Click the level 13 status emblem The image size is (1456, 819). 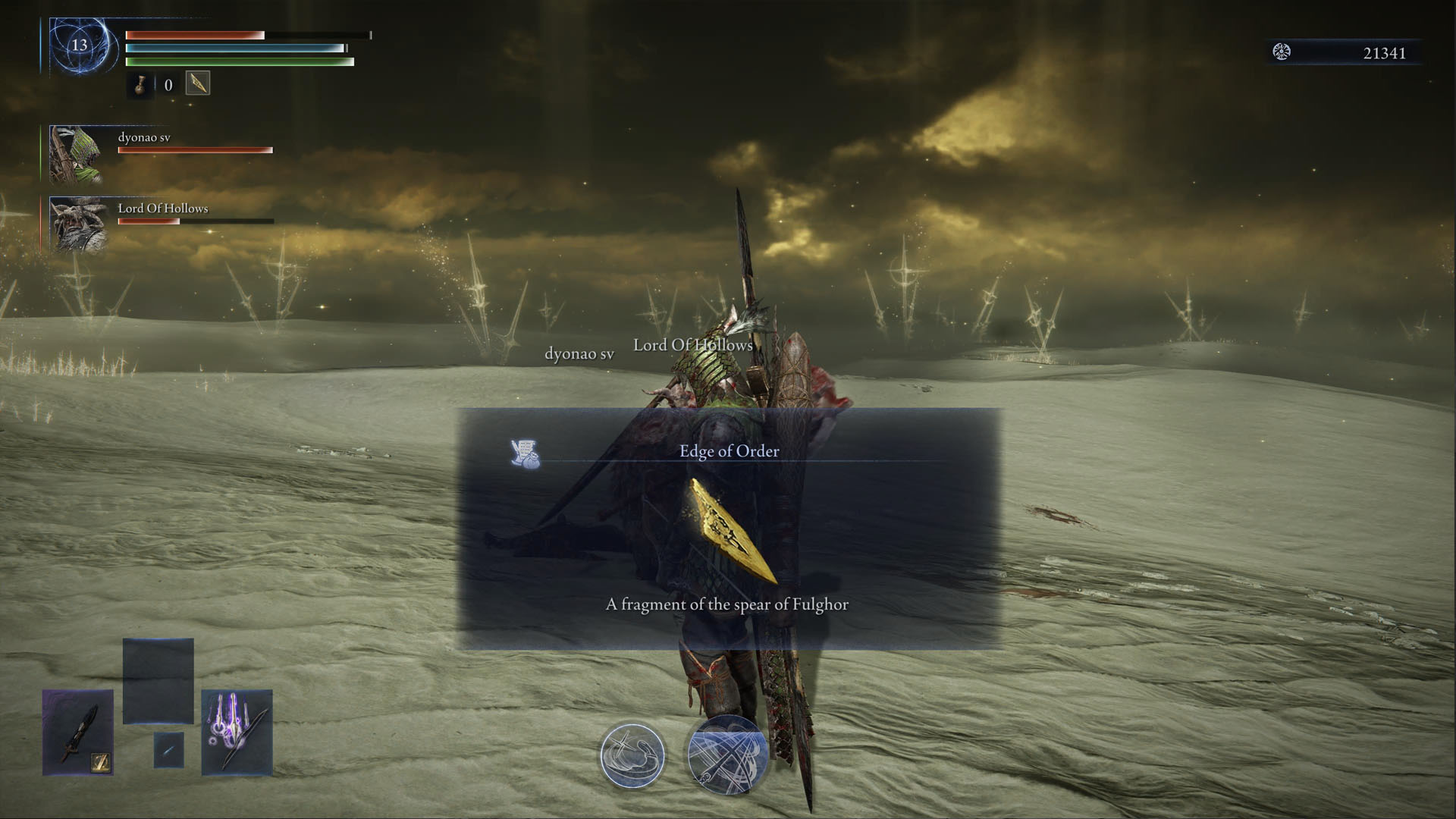76,45
